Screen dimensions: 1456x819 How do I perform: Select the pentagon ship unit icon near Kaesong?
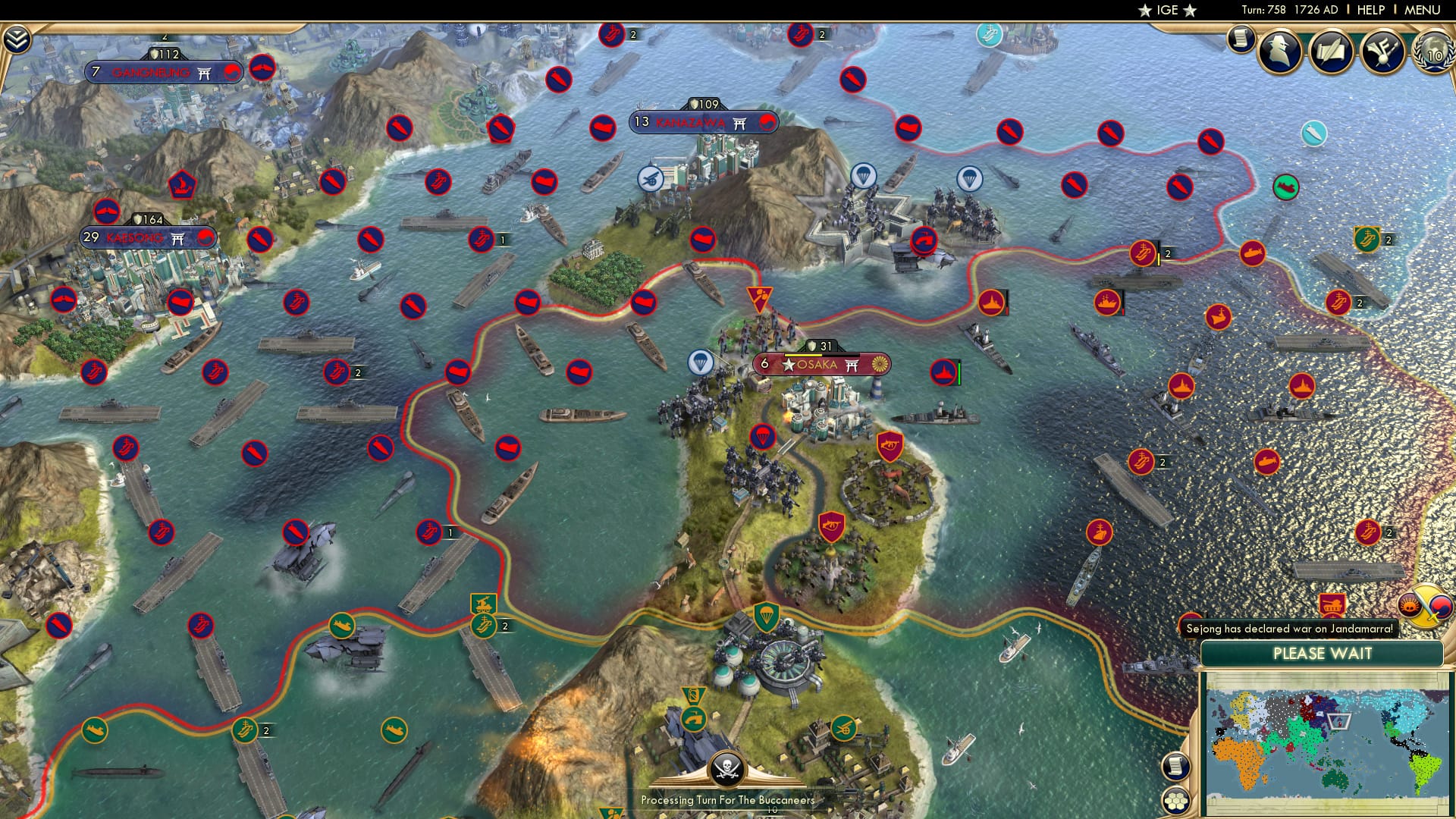(180, 184)
